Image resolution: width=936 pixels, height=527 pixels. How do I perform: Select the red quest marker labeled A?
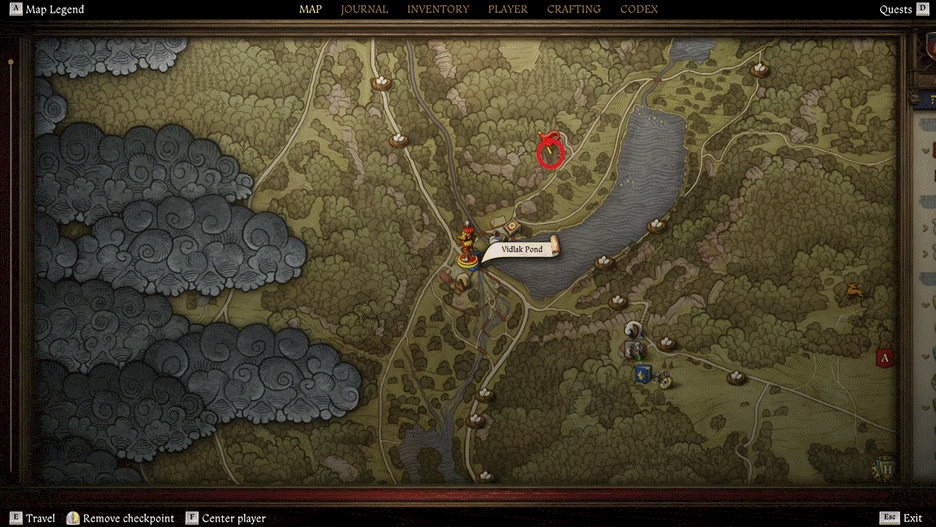click(884, 357)
